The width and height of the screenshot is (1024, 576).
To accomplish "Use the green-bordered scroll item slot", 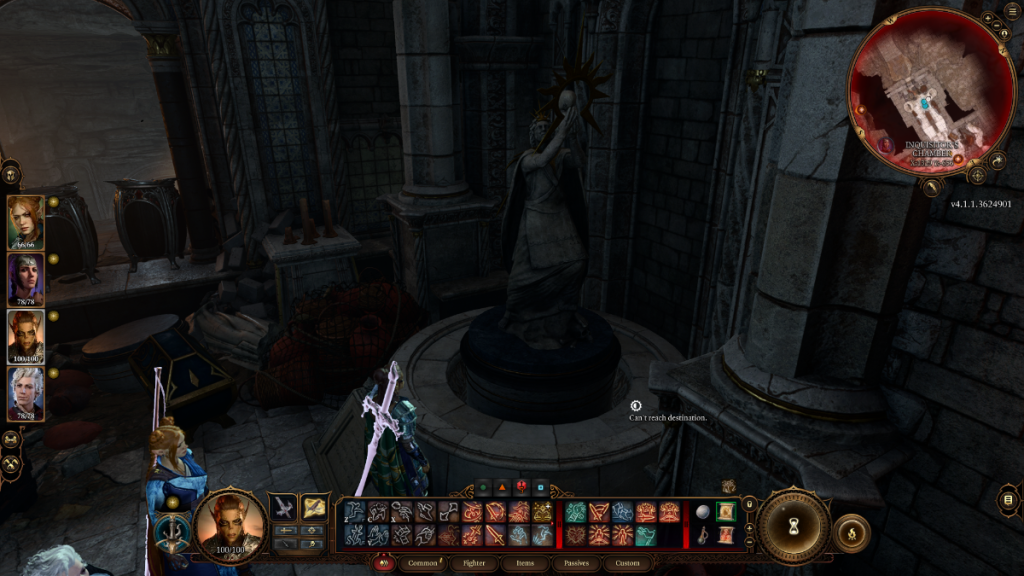I will [x=725, y=512].
